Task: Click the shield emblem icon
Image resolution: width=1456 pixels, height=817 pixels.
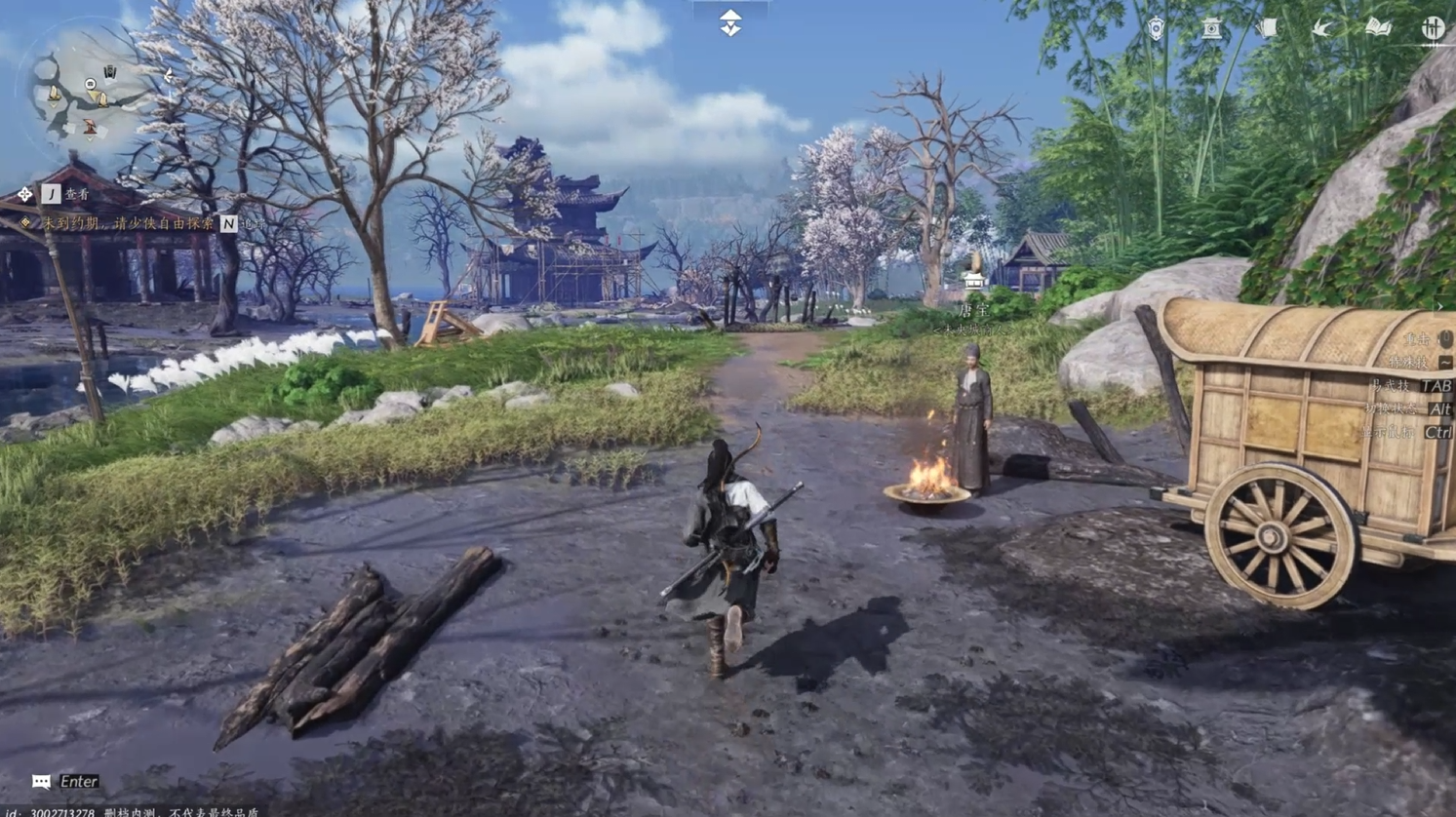Action: point(1156,28)
